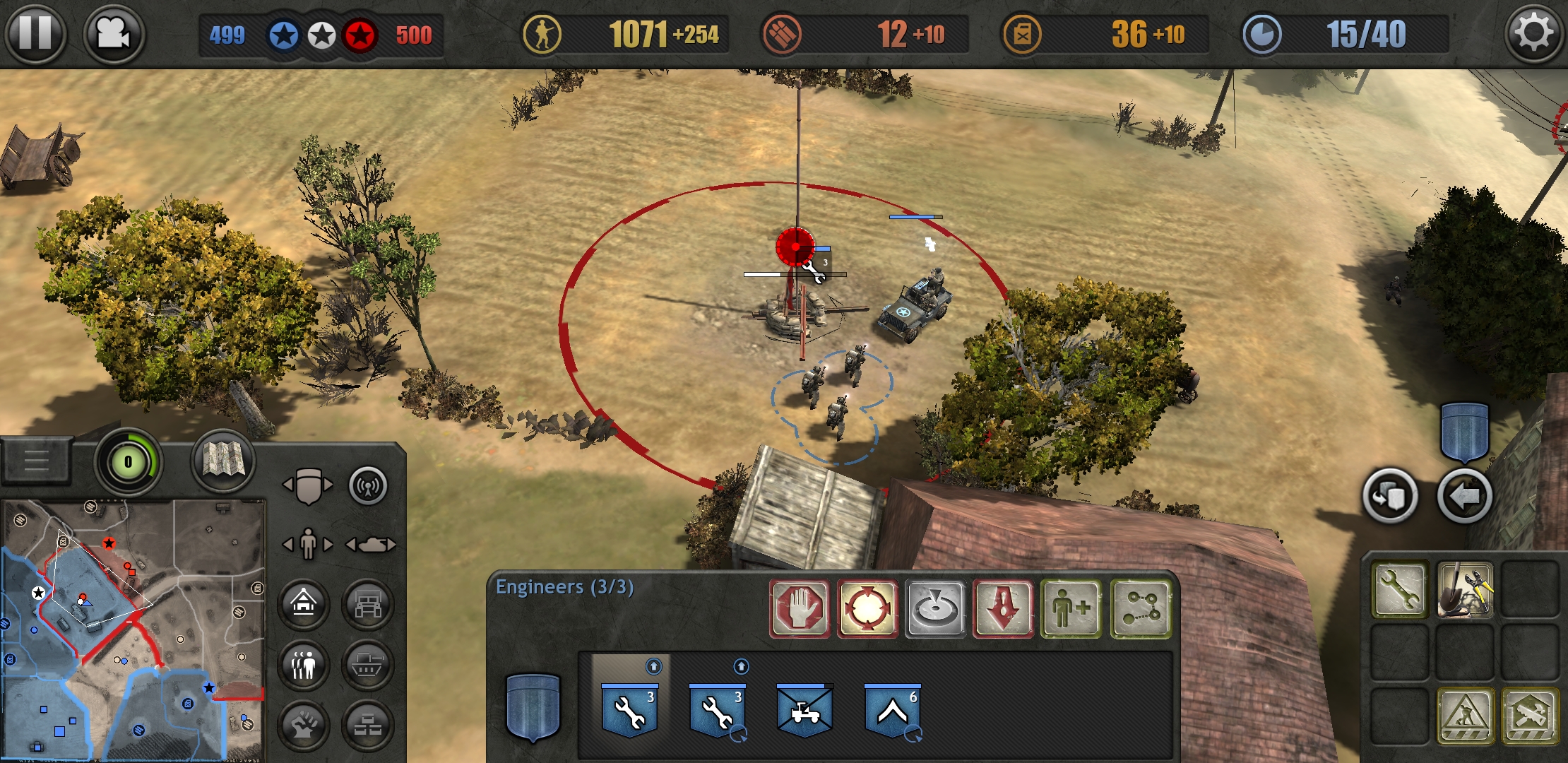Activate the attack-move crosshair command
The width and height of the screenshot is (1568, 763).
867,608
